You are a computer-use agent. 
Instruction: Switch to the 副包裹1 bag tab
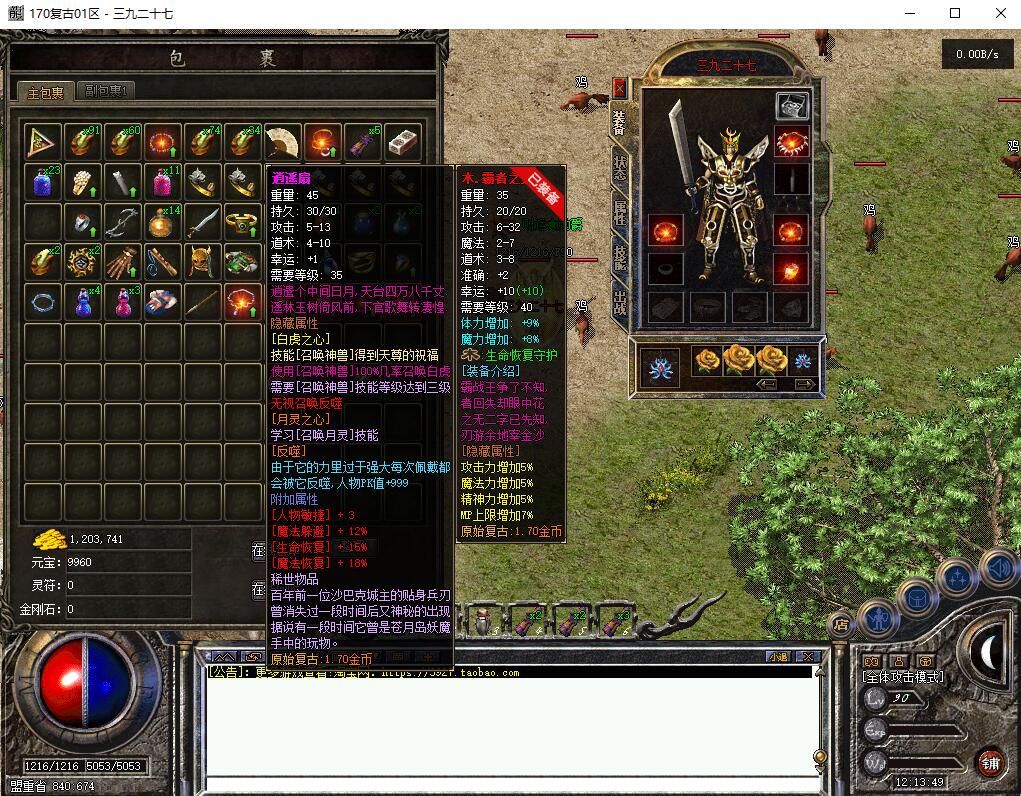click(x=104, y=91)
